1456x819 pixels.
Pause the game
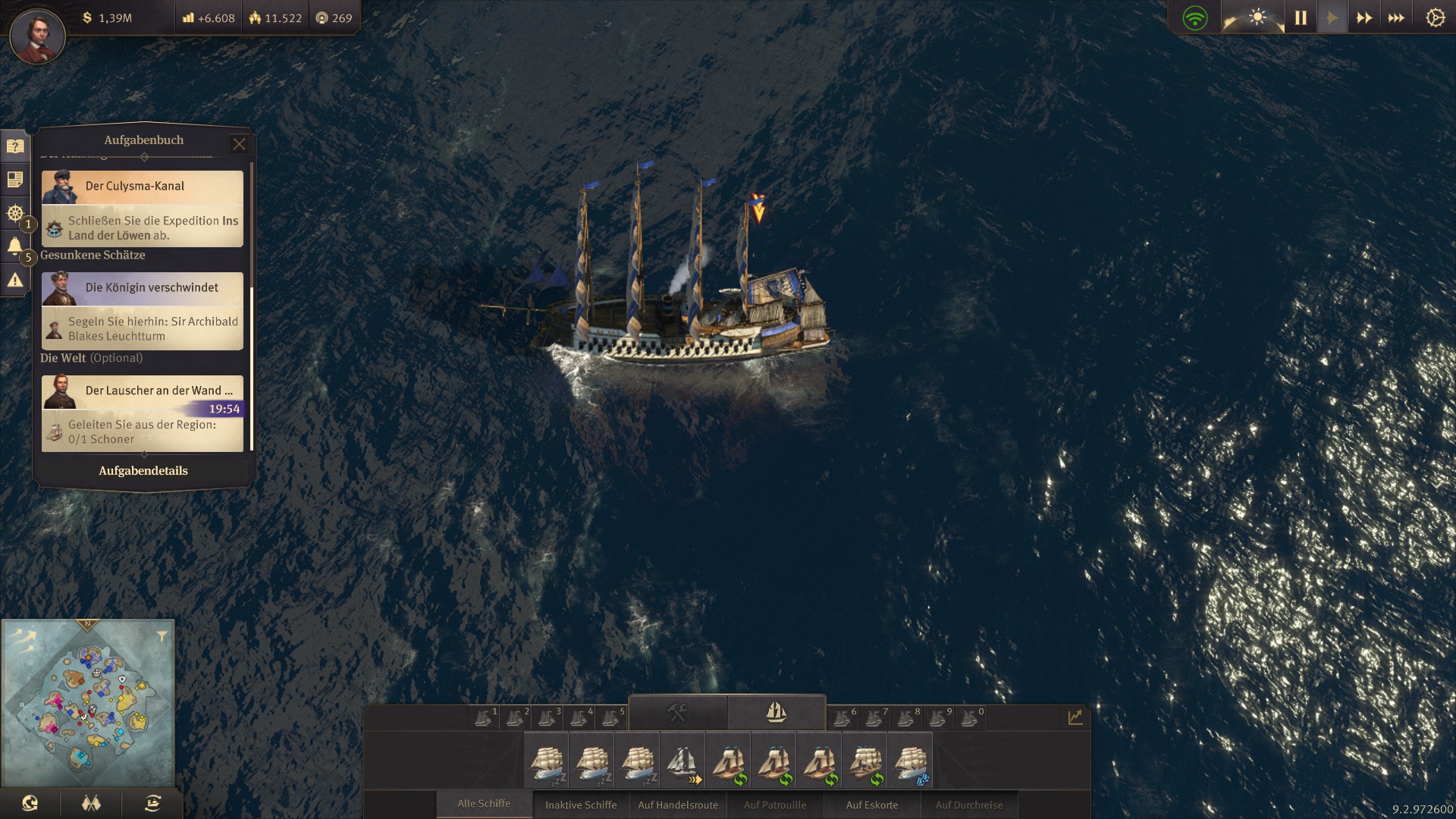pos(1301,17)
